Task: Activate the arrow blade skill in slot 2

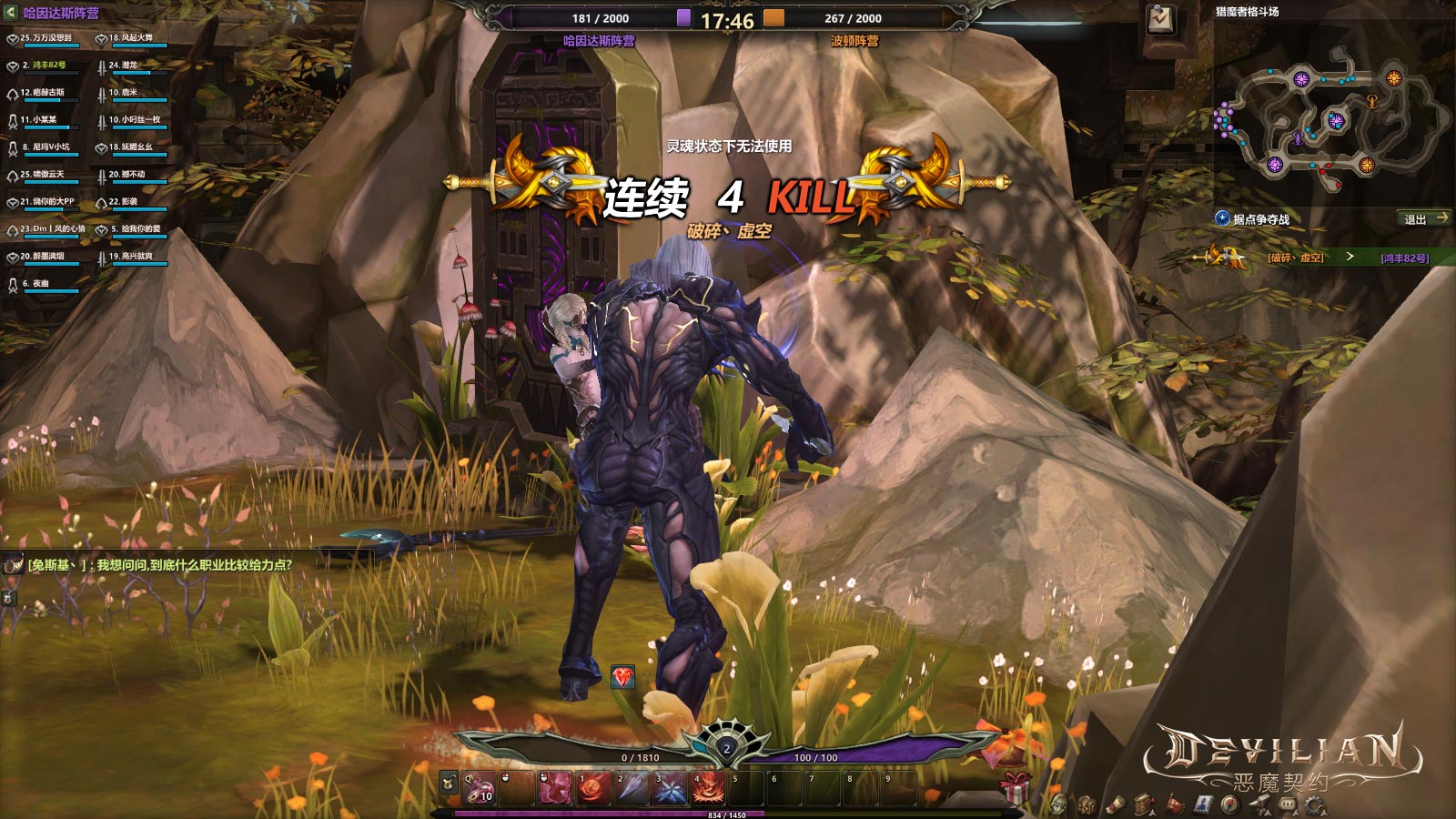Action: pos(632,788)
